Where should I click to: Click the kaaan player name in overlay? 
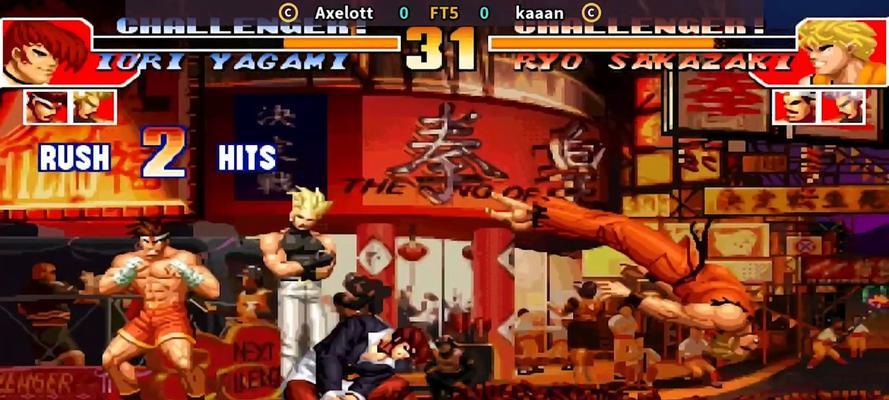click(539, 13)
